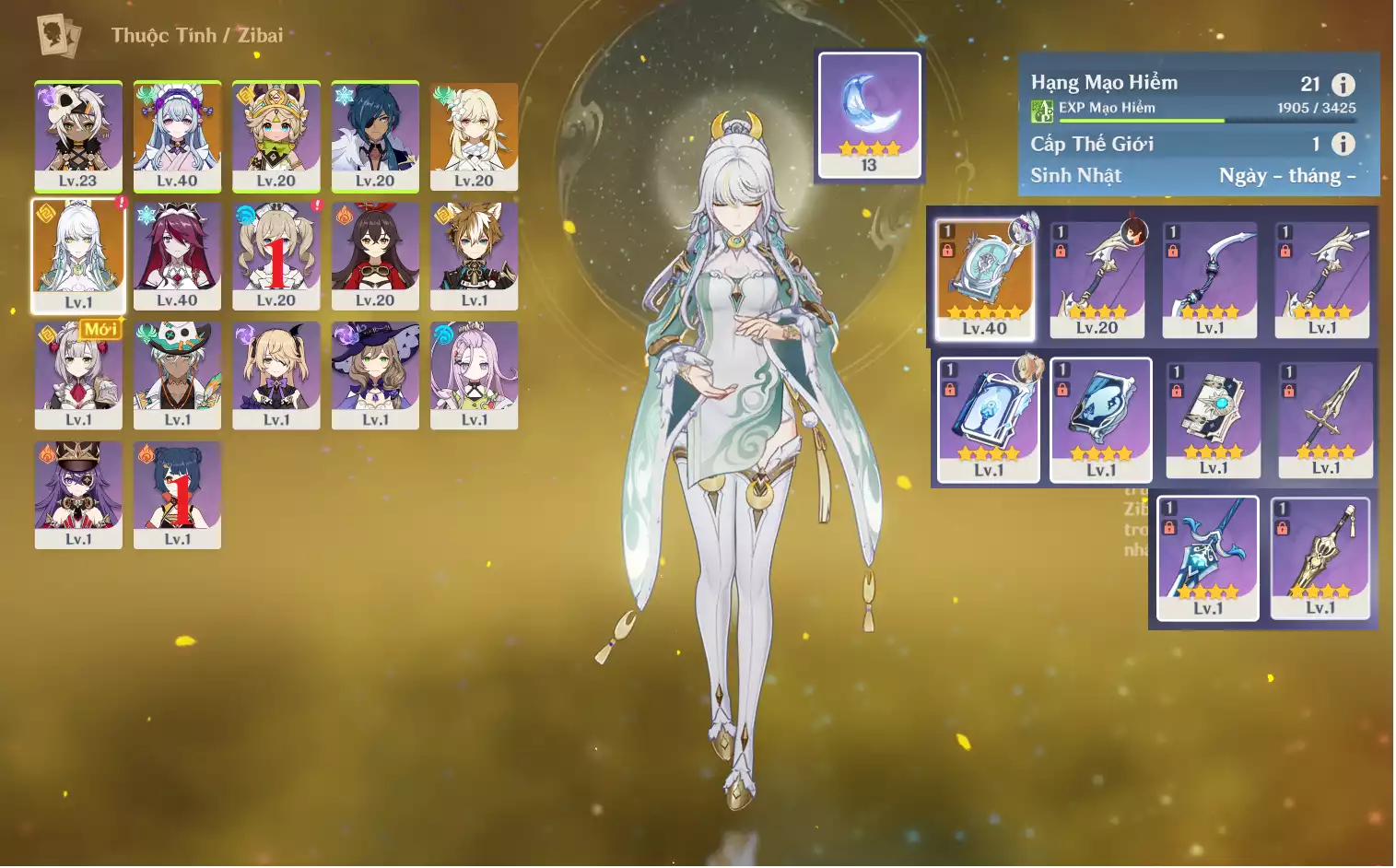Select the golden weapon card at Lv.1

(x=1320, y=557)
